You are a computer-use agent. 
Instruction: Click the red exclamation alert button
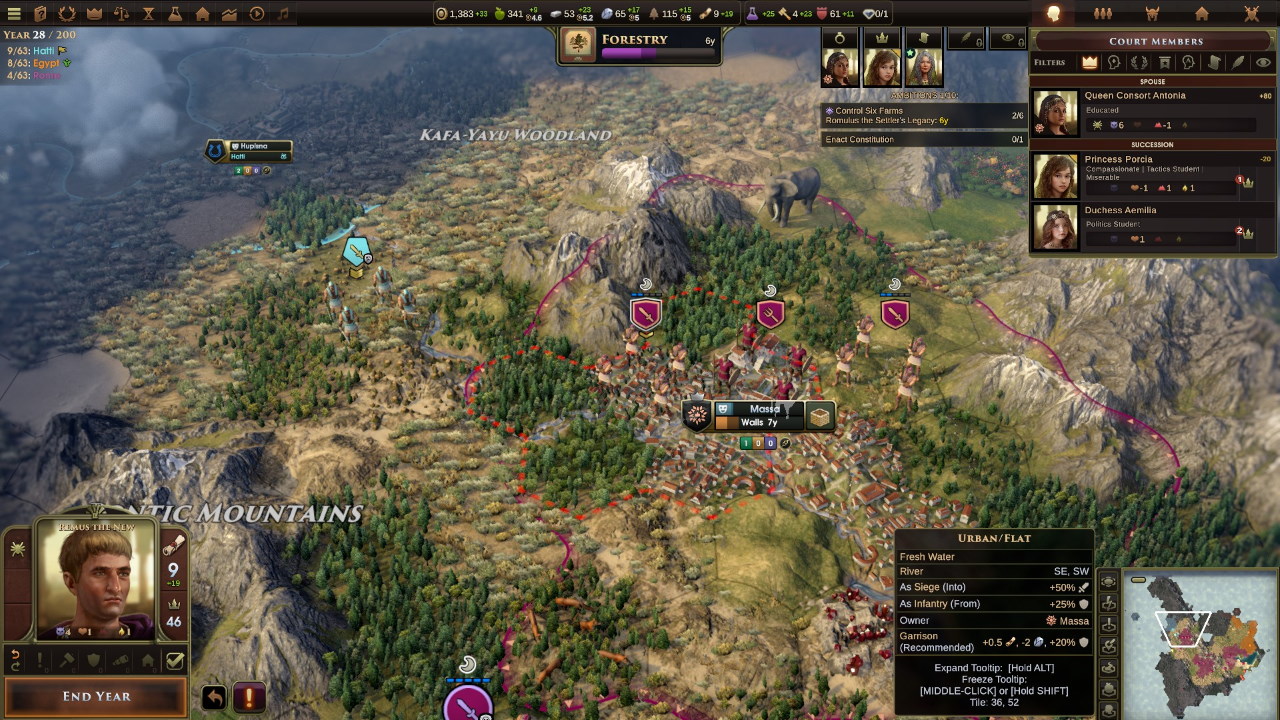249,697
